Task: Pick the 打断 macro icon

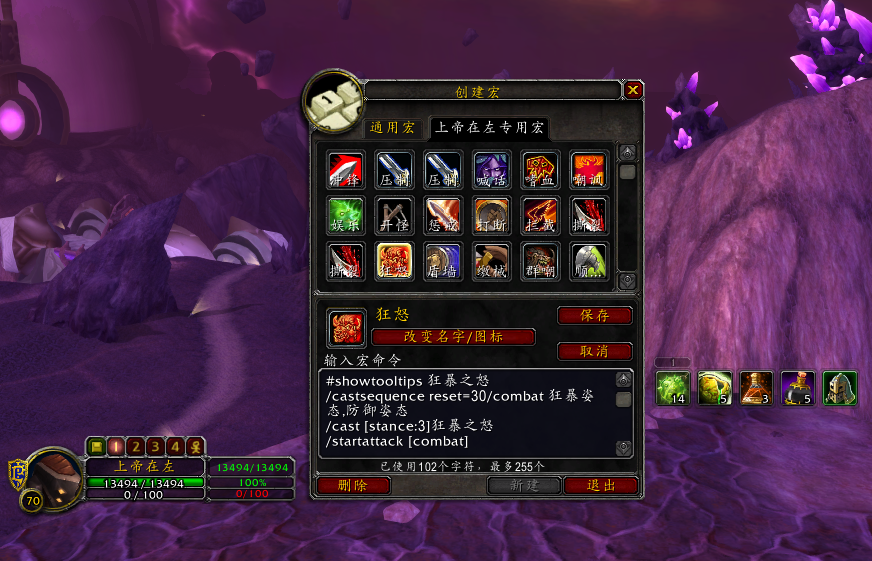Action: click(x=492, y=216)
